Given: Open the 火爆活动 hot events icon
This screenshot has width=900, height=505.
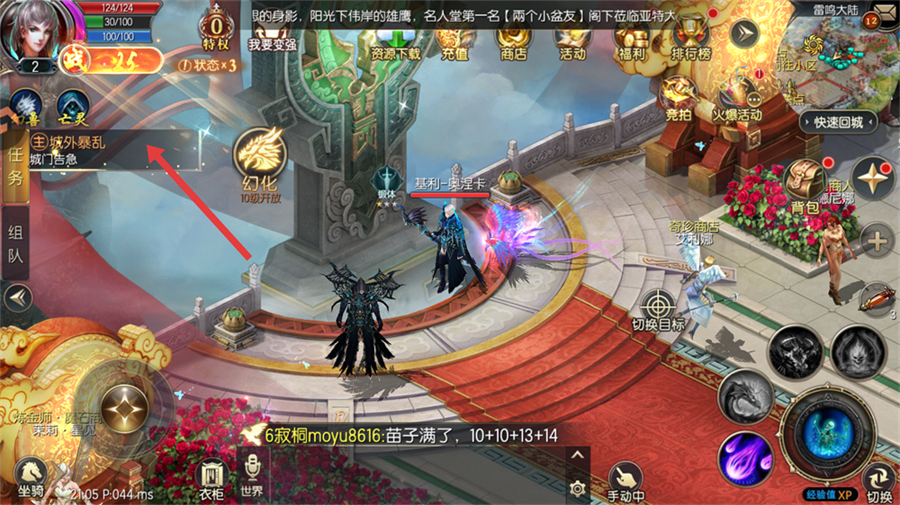Looking at the screenshot, I should tap(737, 98).
